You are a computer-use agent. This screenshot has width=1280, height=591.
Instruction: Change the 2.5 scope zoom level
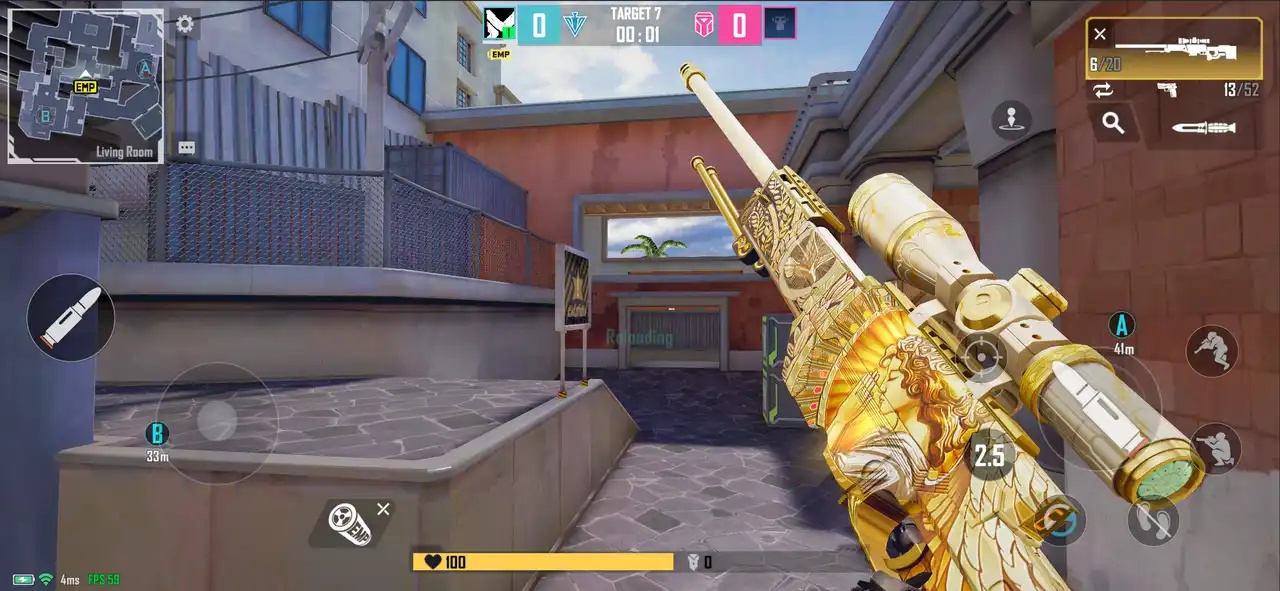tap(989, 456)
